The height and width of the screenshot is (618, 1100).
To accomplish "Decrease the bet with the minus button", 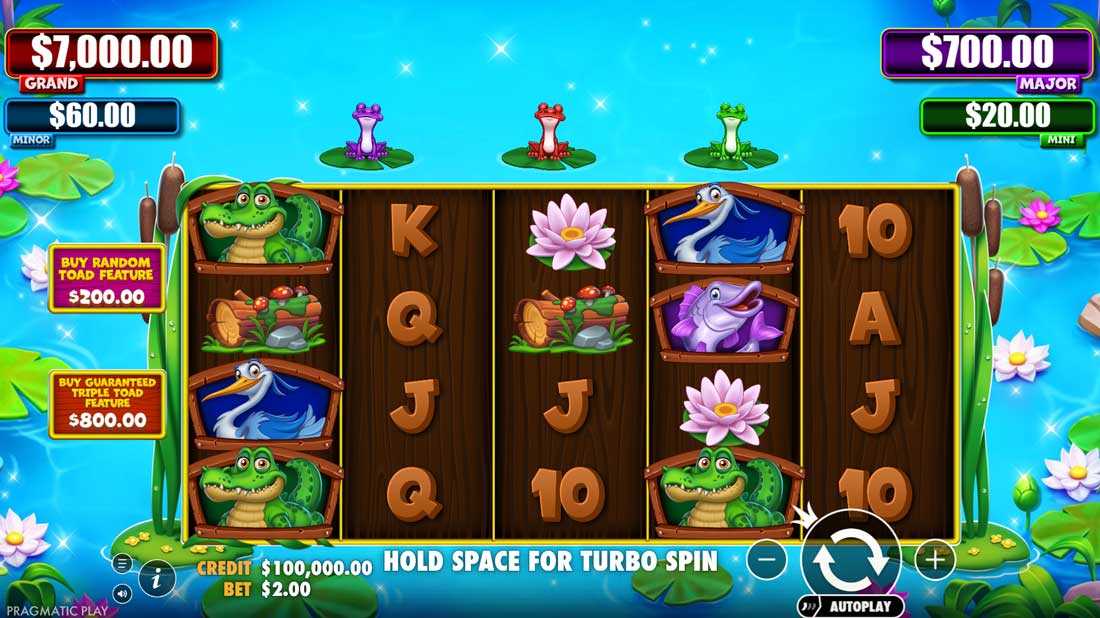I will pos(766,560).
